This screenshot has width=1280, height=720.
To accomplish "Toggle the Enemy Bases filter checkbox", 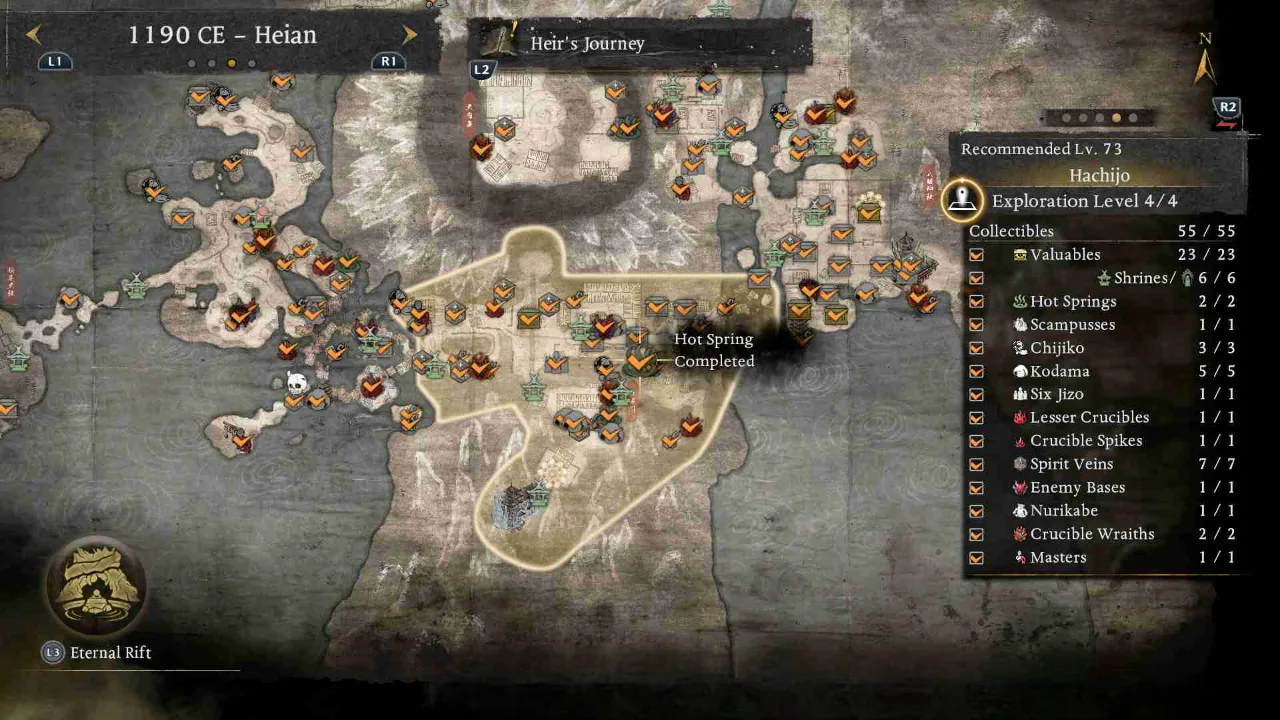I will click(976, 488).
